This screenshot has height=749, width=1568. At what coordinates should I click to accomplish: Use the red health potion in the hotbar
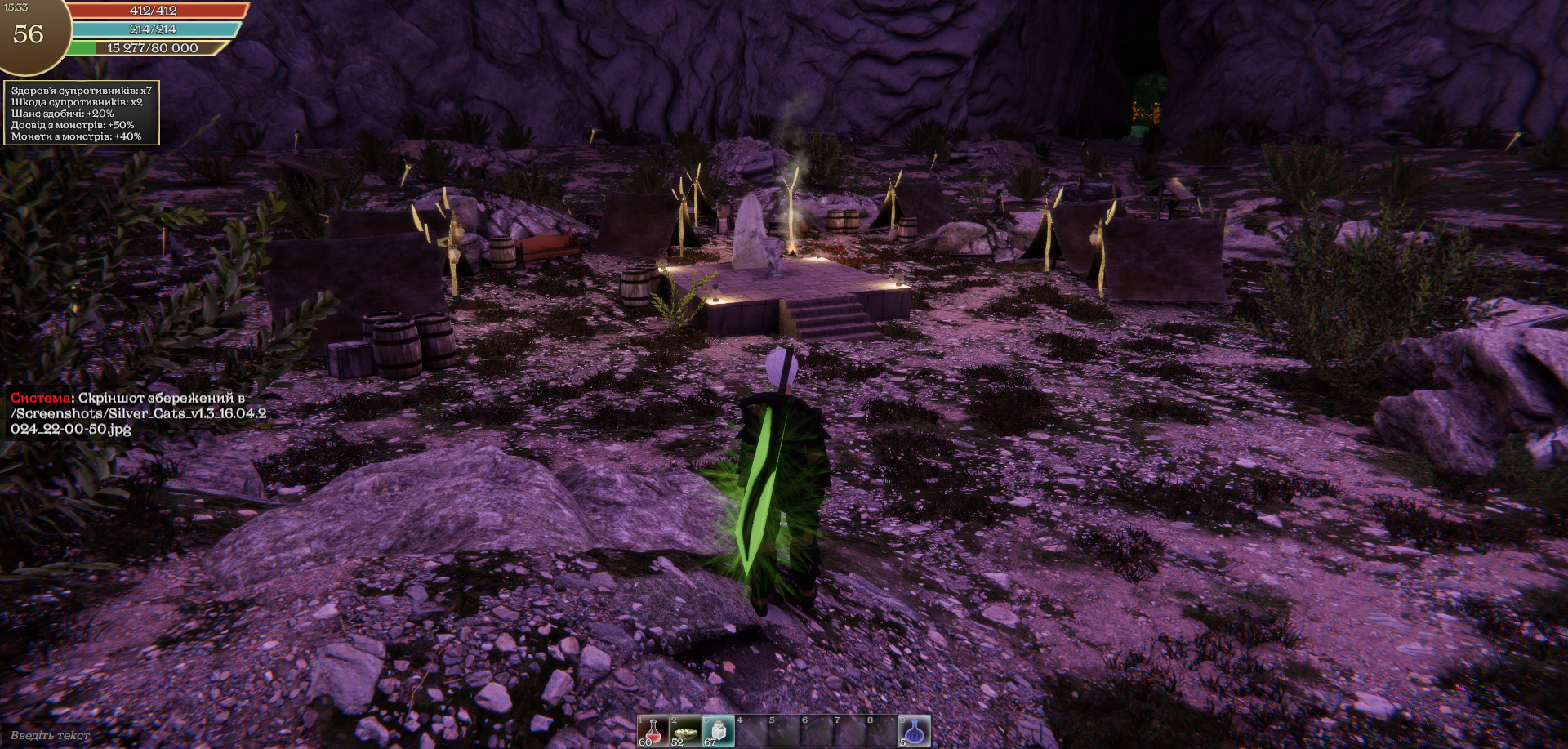[653, 731]
